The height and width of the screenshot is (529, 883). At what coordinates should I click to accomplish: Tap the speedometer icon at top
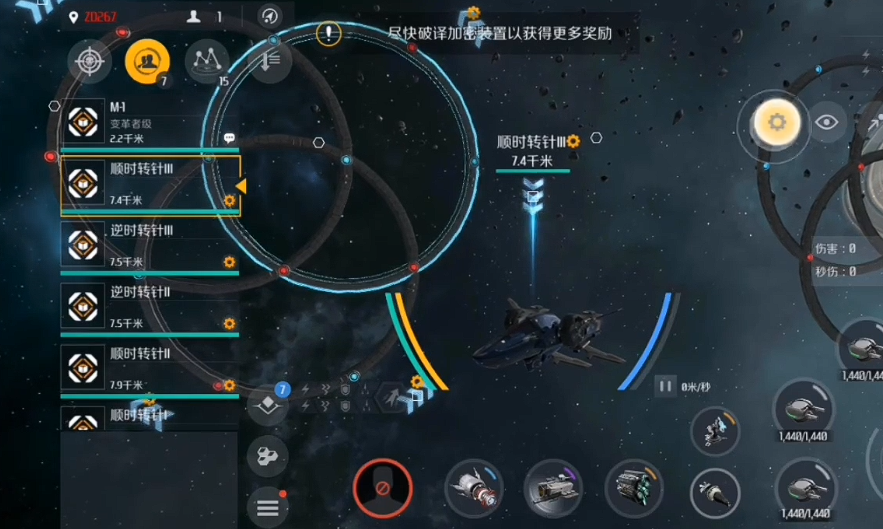tap(269, 16)
